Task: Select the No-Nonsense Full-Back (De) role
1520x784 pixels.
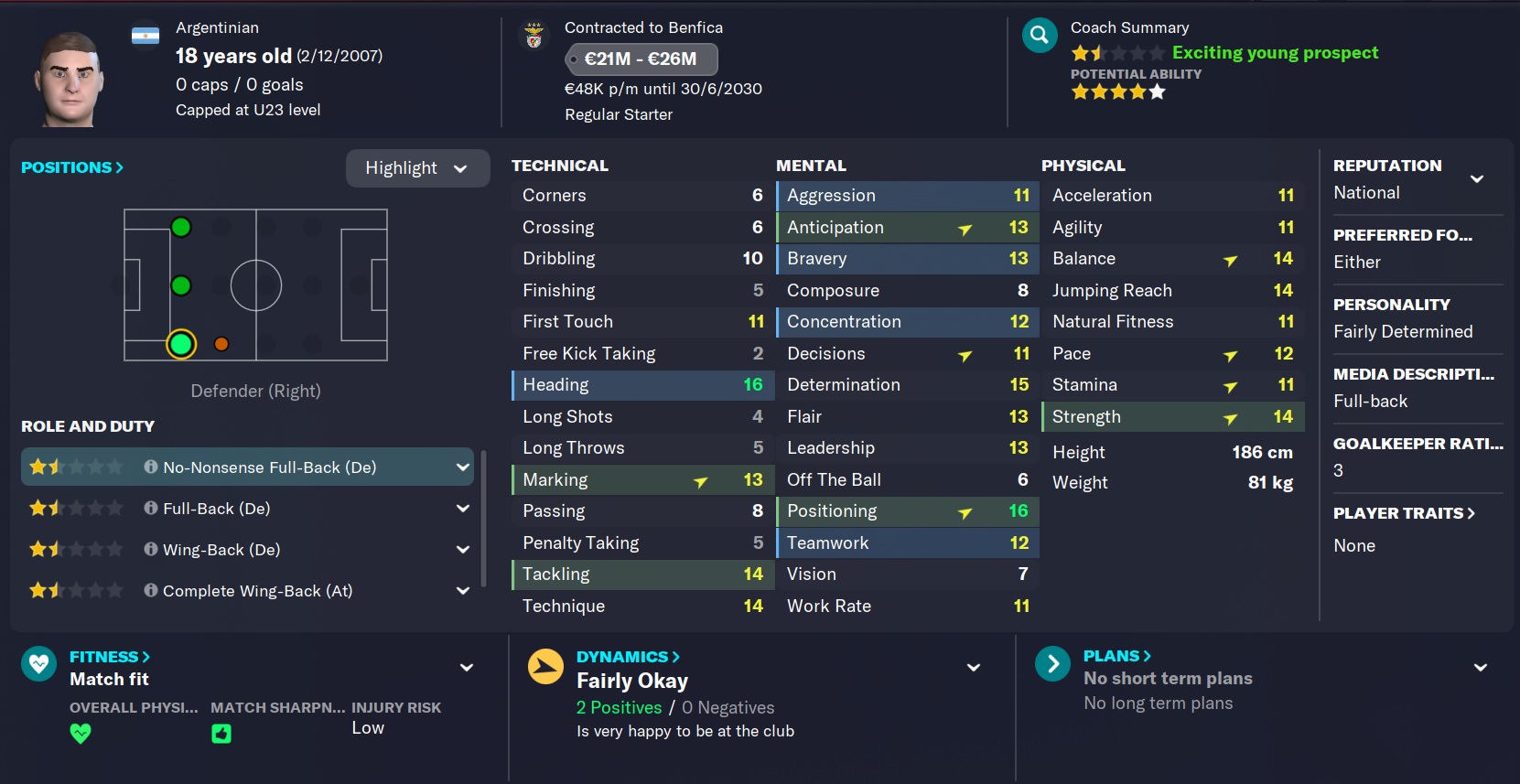Action: click(x=247, y=467)
